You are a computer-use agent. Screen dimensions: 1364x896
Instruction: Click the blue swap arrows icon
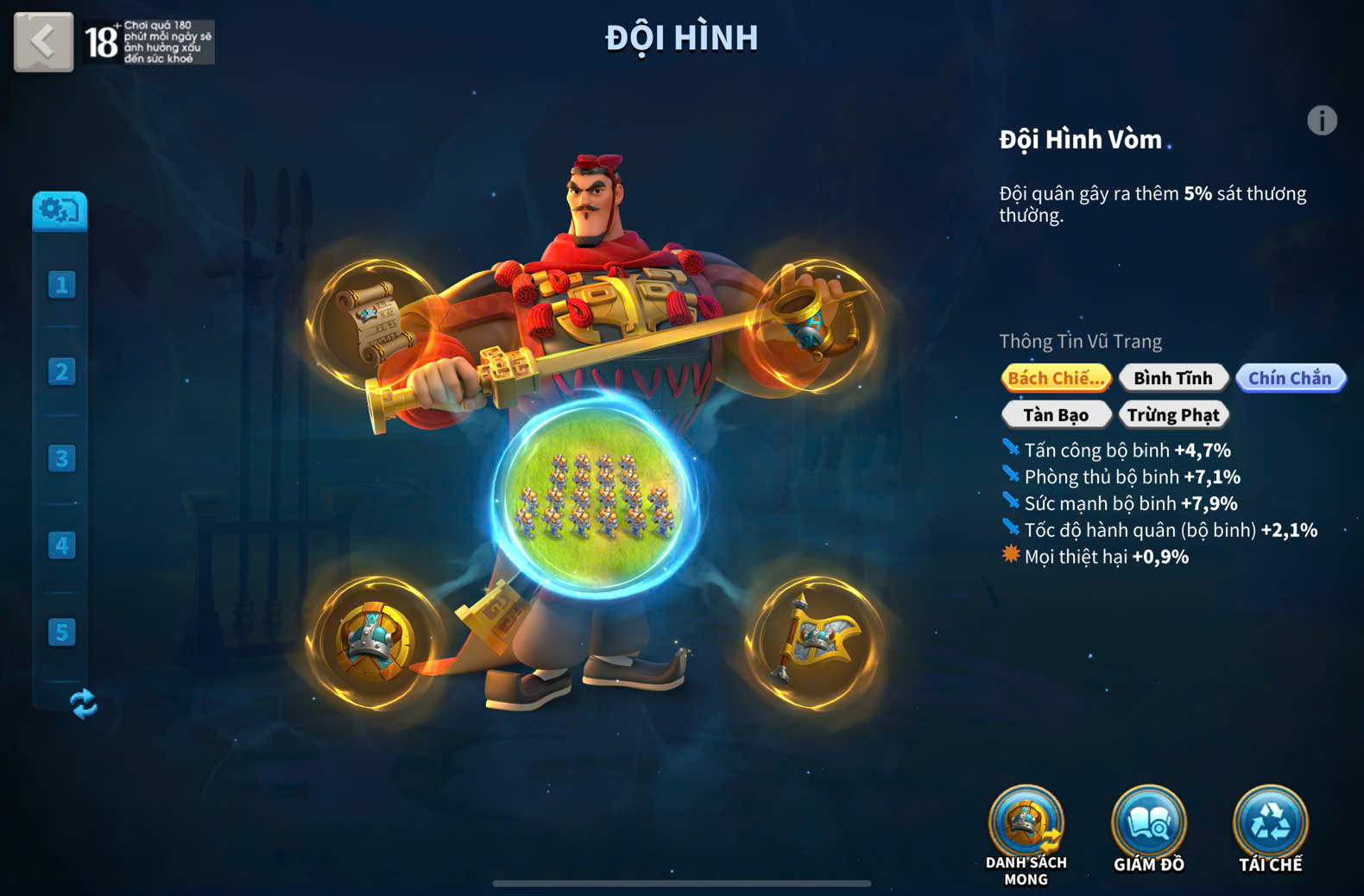pos(84,704)
